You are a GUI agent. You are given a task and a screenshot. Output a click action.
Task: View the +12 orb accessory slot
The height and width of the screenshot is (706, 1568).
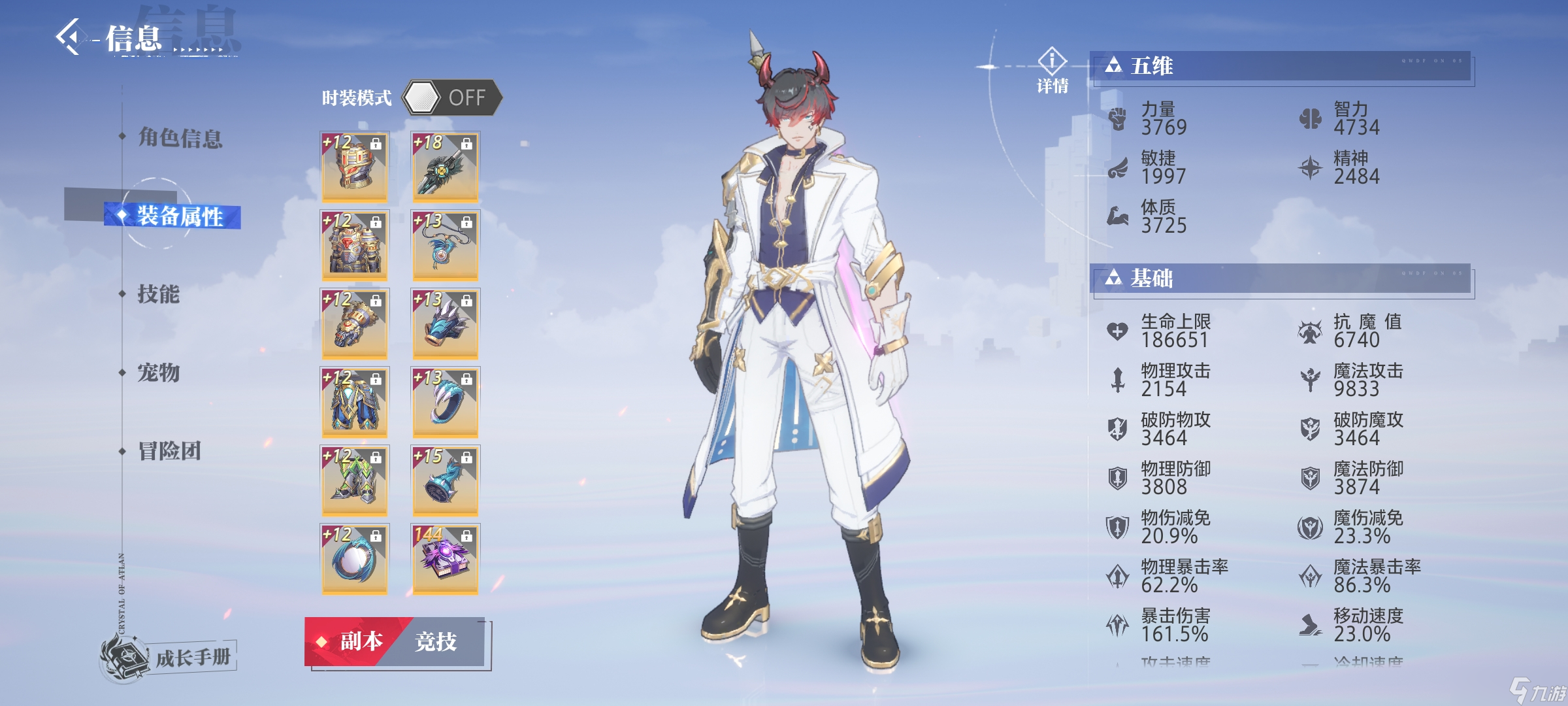pyautogui.click(x=354, y=558)
